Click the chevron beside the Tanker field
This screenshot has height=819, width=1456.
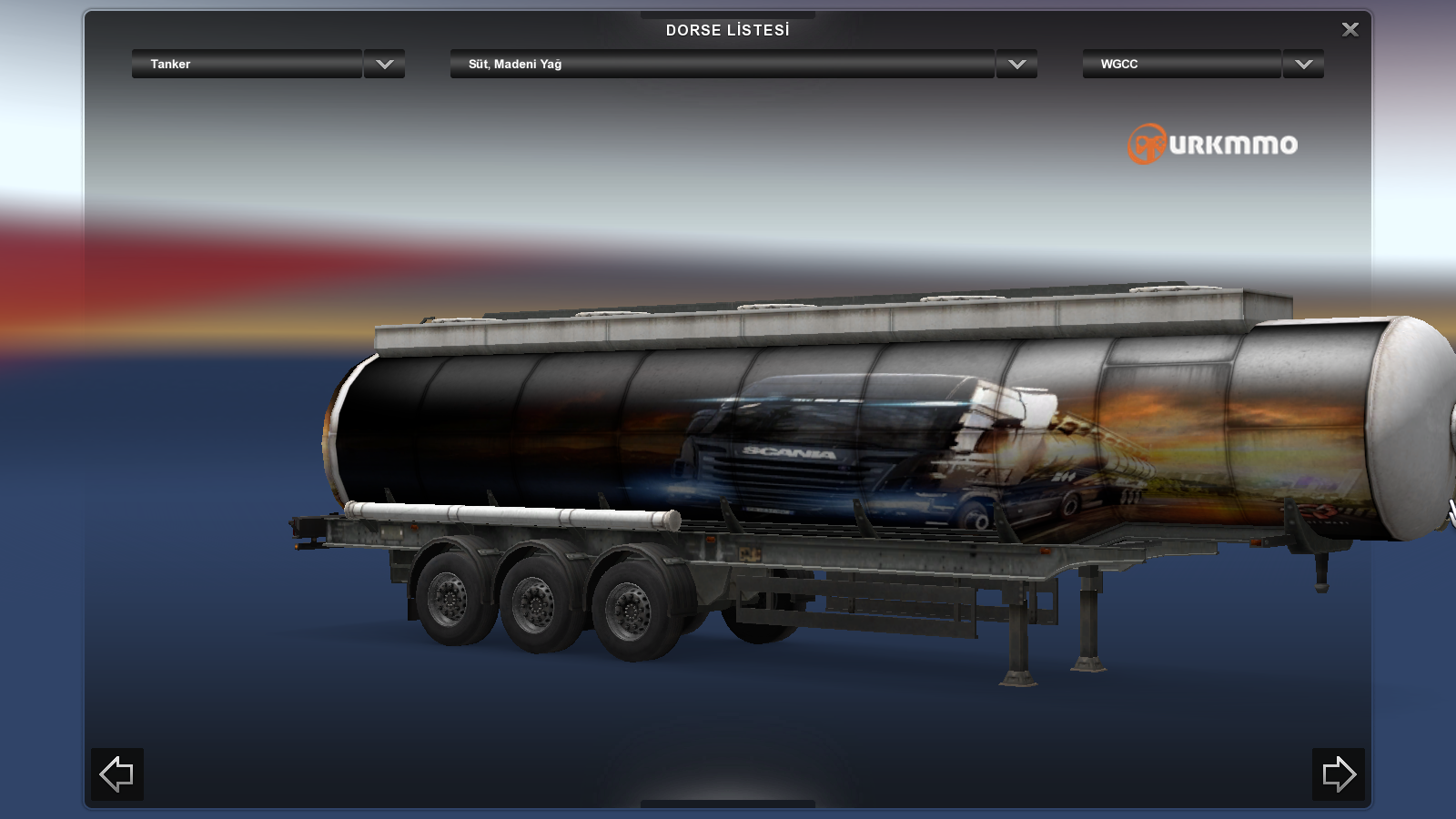pyautogui.click(x=383, y=65)
